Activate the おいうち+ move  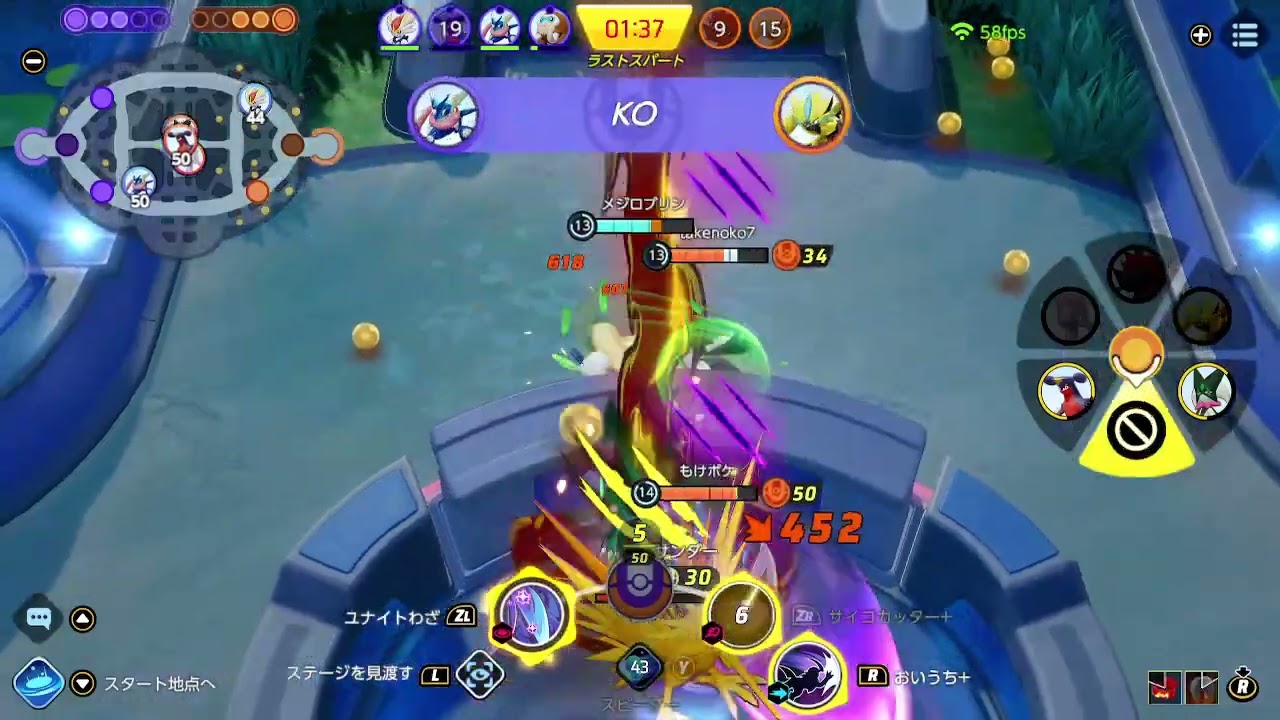[x=806, y=673]
